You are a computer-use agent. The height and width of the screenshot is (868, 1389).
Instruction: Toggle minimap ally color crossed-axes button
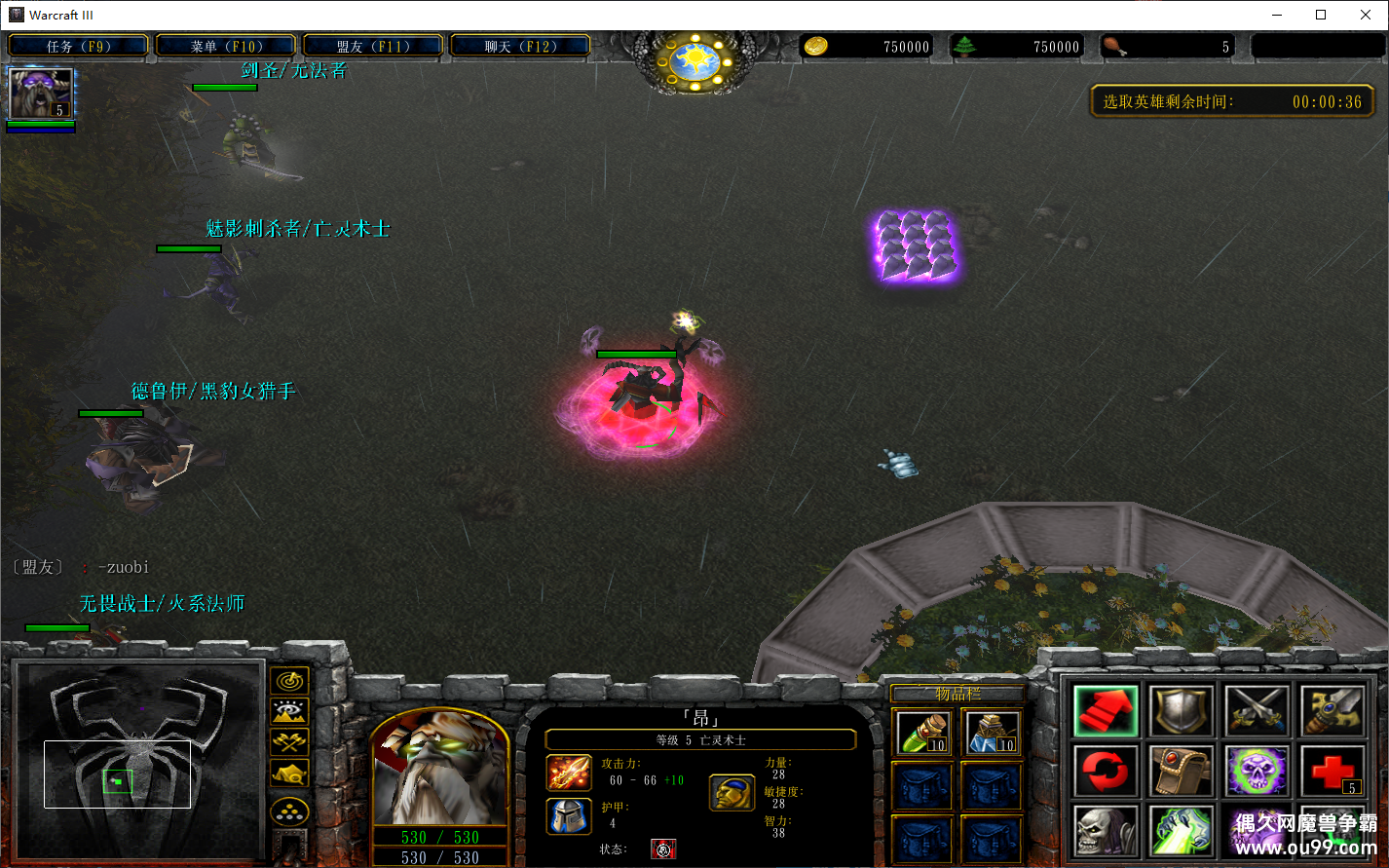point(289,742)
